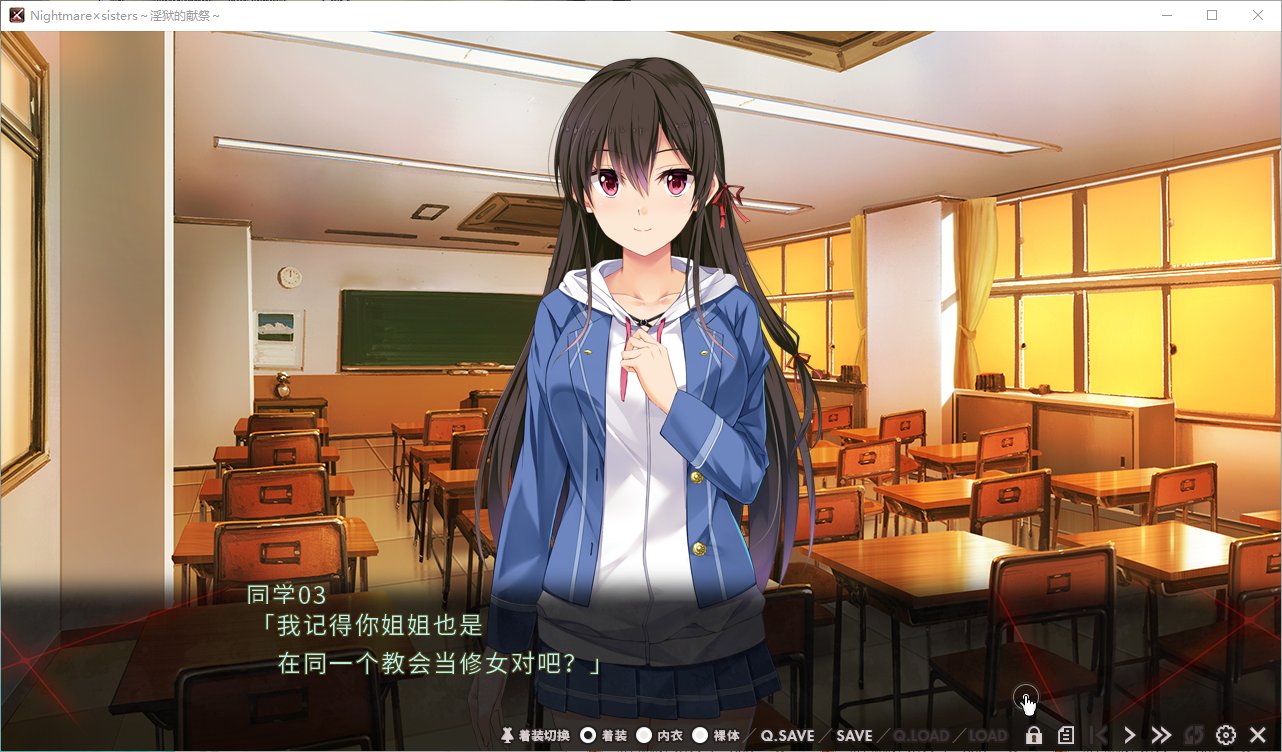Jump back with the previous-scene arrow
1282x752 pixels.
tap(1097, 735)
